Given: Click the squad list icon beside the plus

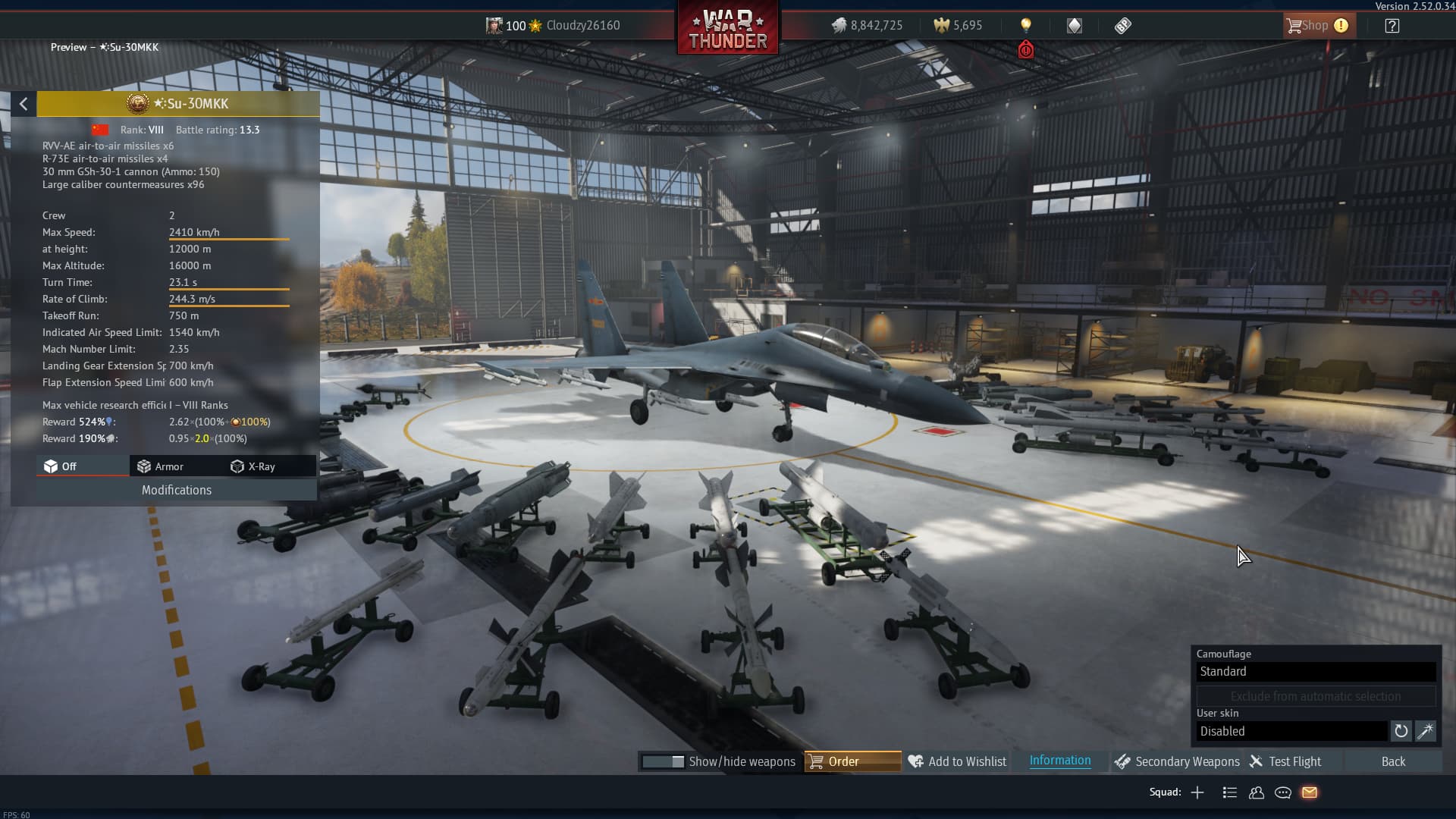Looking at the screenshot, I should click(1228, 792).
